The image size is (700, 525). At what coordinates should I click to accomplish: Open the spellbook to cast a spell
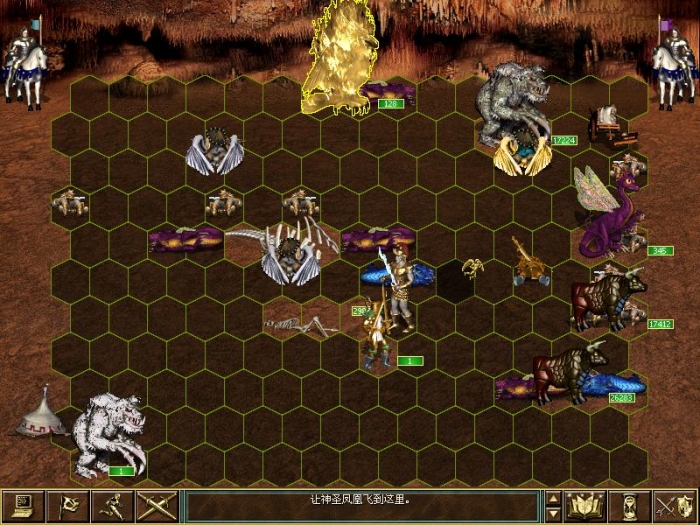[585, 506]
